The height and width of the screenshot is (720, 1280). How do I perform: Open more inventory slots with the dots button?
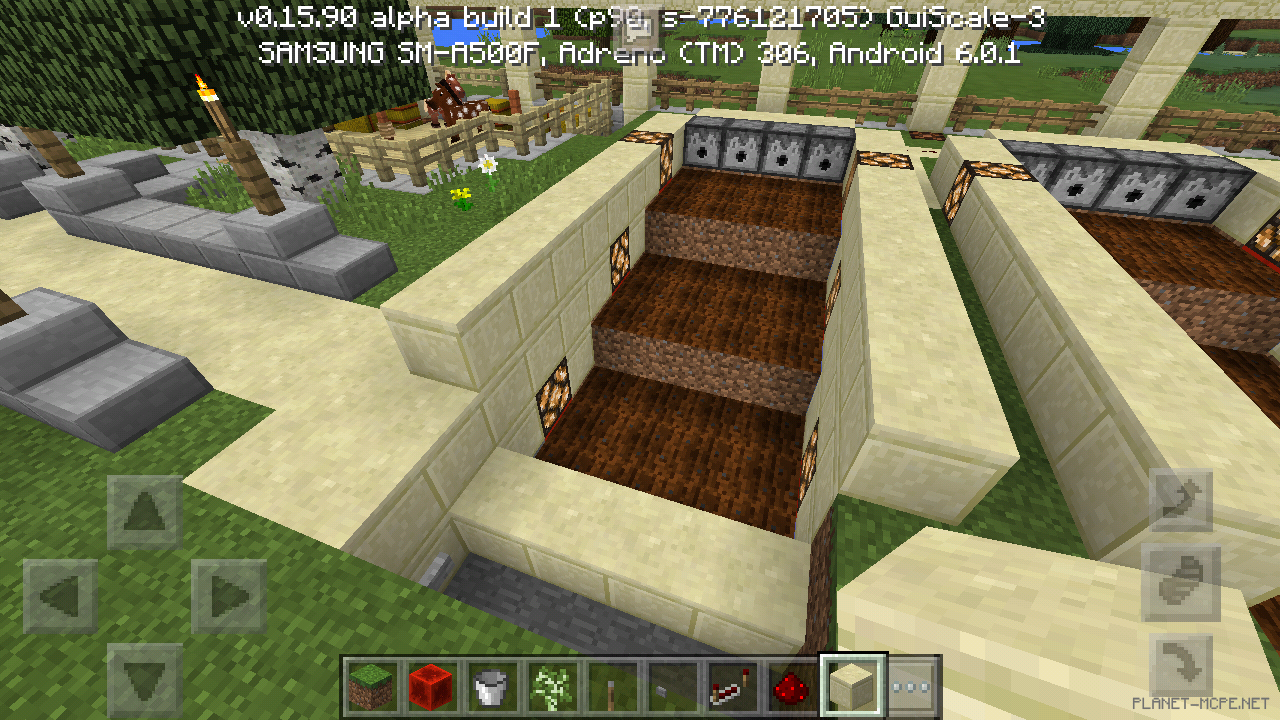point(908,688)
